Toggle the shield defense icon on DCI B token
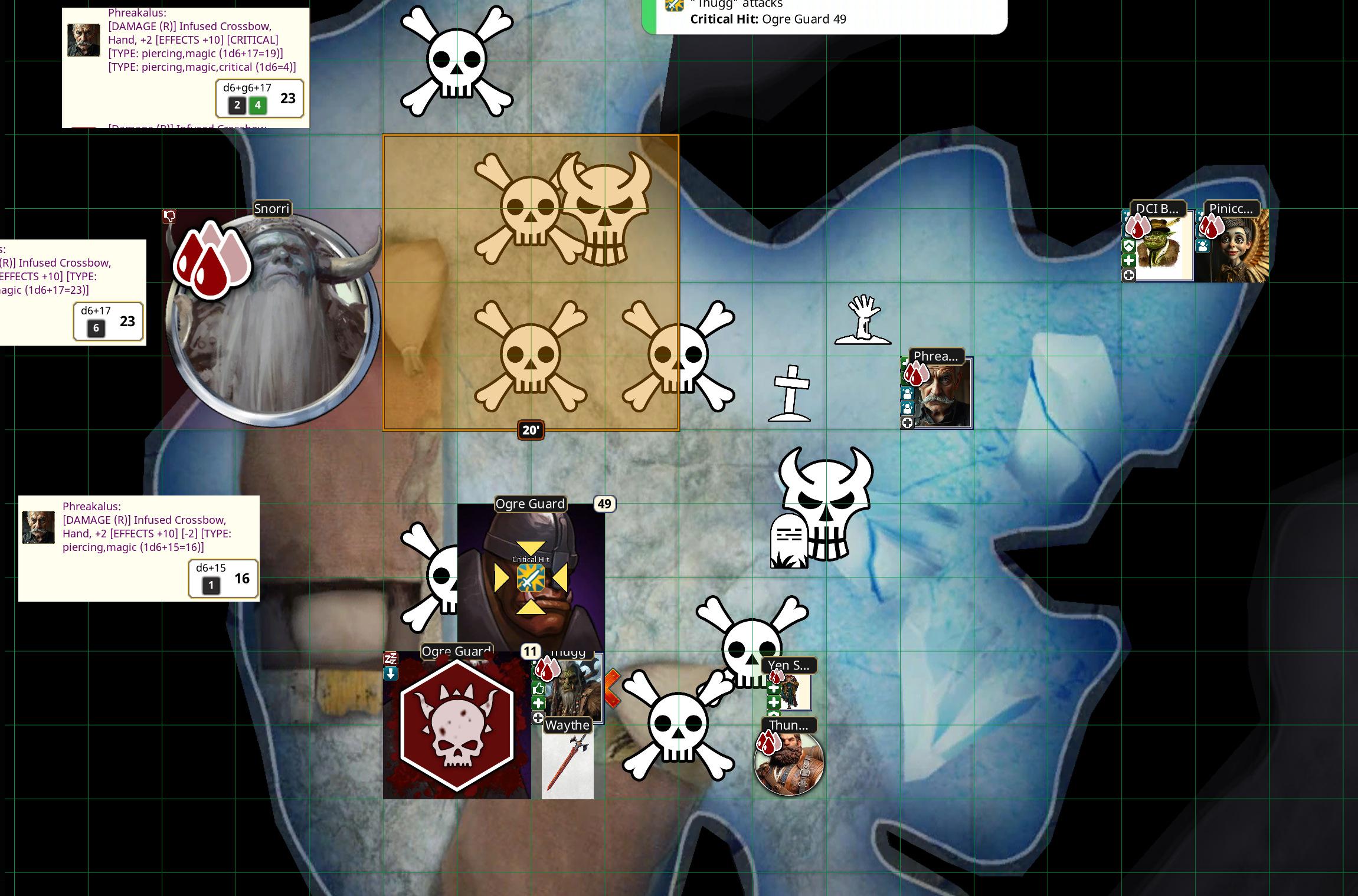 [x=1129, y=246]
